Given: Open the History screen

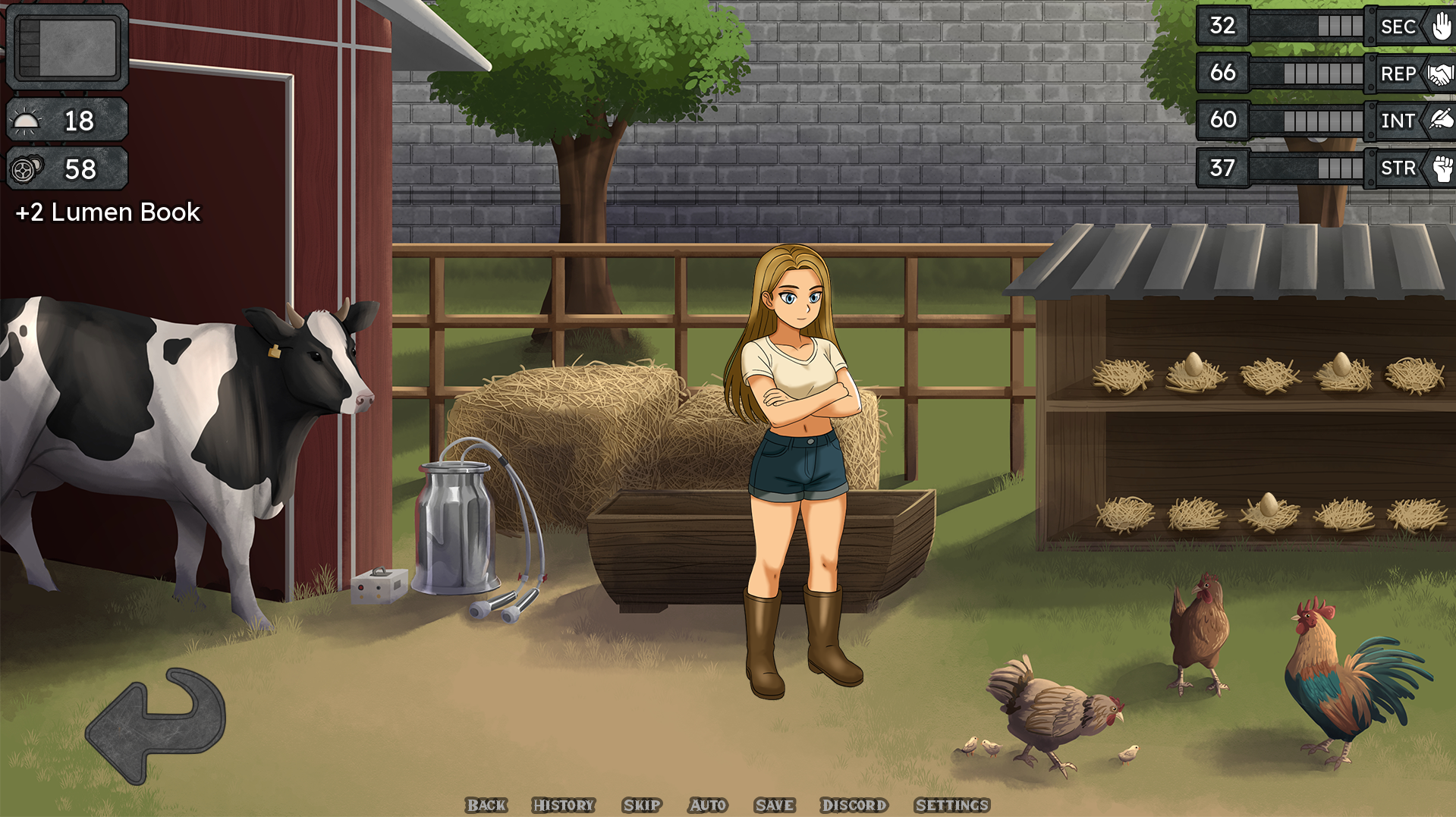Looking at the screenshot, I should click(564, 806).
